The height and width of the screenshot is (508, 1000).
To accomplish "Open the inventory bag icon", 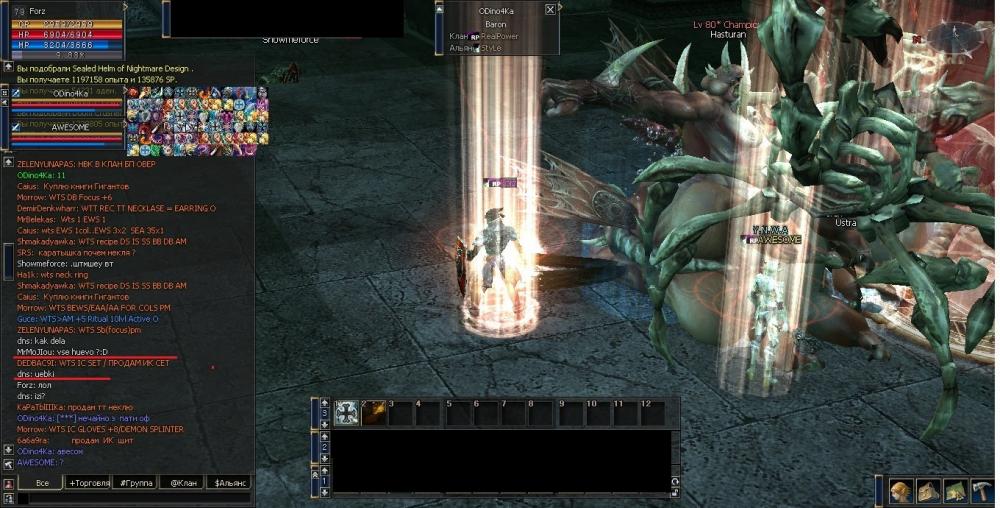I will [927, 491].
